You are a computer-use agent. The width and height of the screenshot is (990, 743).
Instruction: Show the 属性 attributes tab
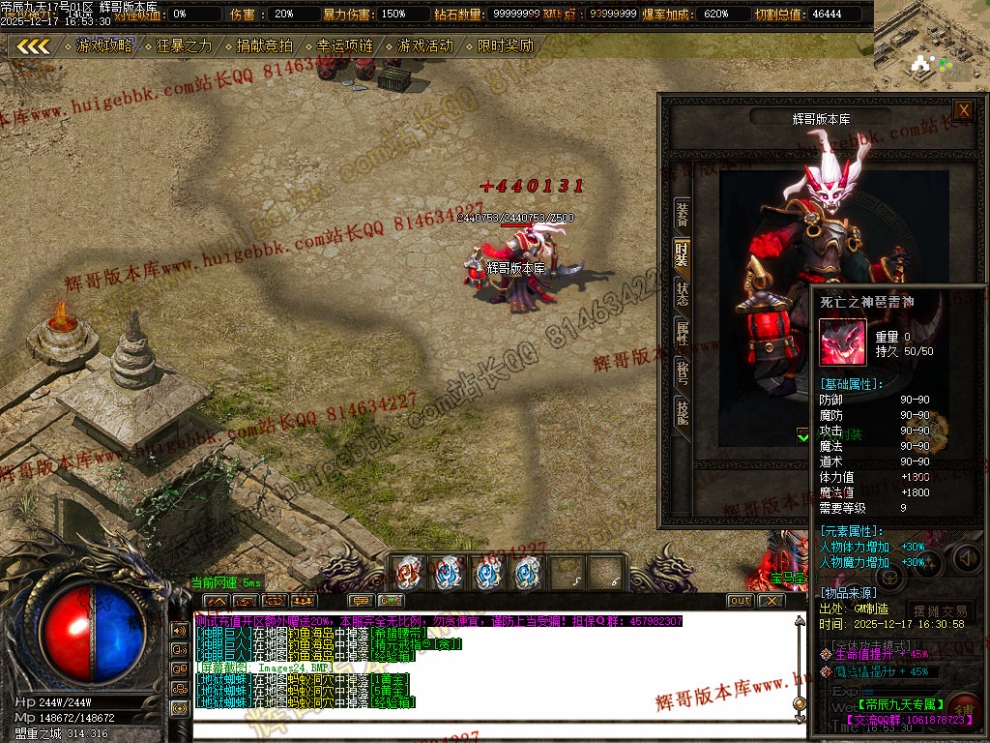pyautogui.click(x=682, y=332)
